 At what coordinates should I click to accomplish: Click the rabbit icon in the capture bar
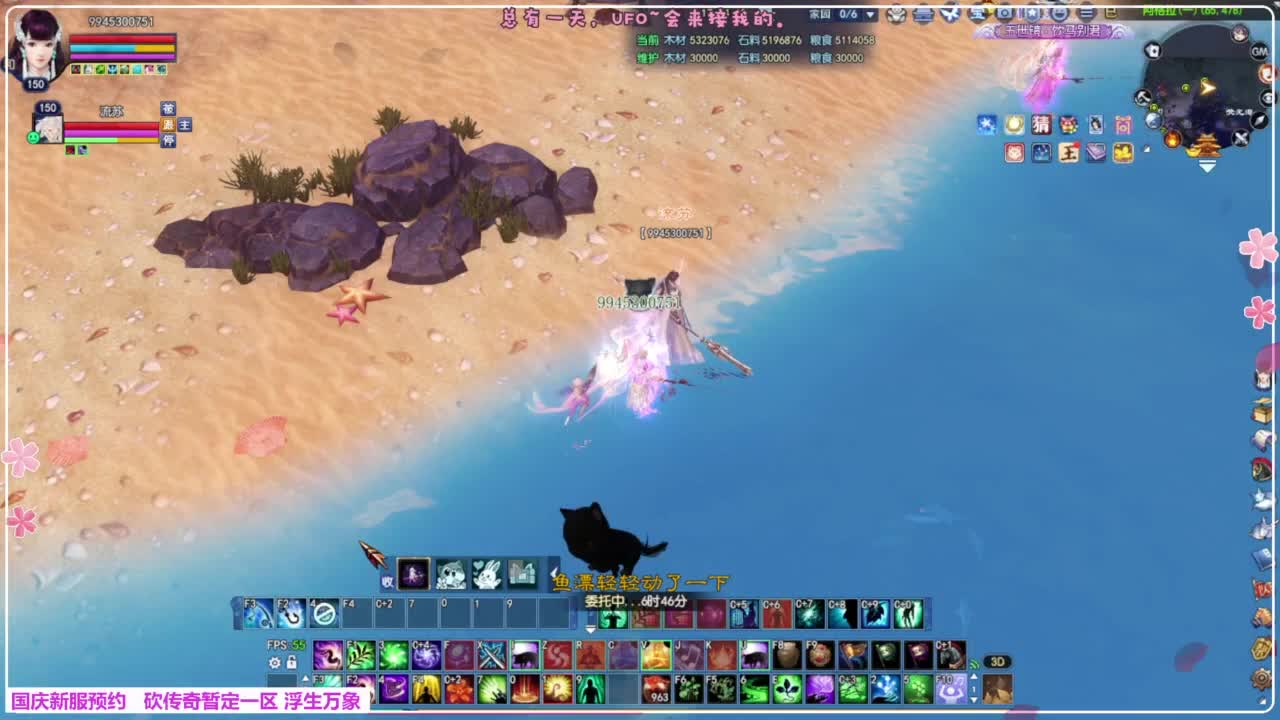488,575
